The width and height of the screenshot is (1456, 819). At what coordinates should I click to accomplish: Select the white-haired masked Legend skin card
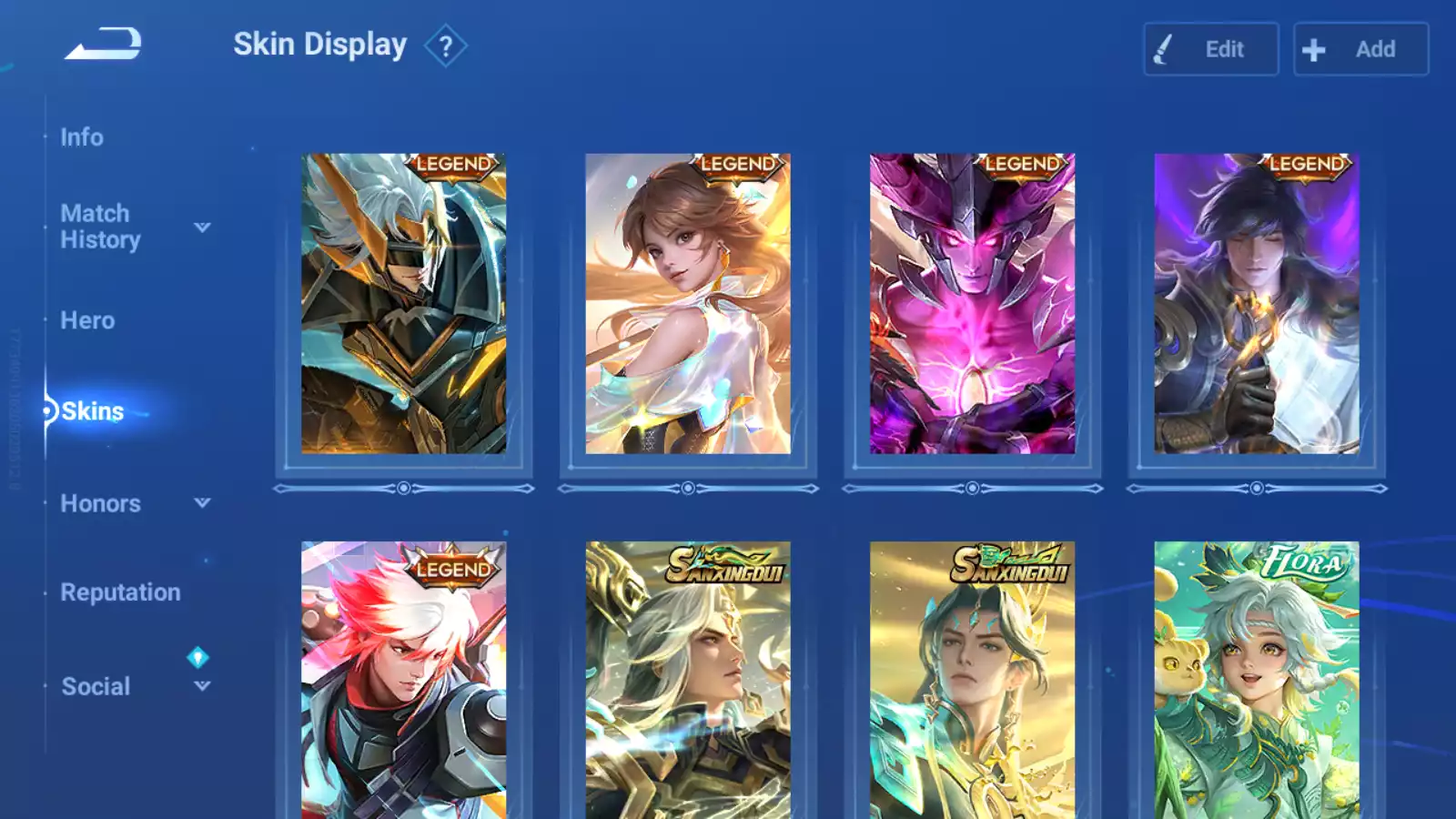point(404,304)
